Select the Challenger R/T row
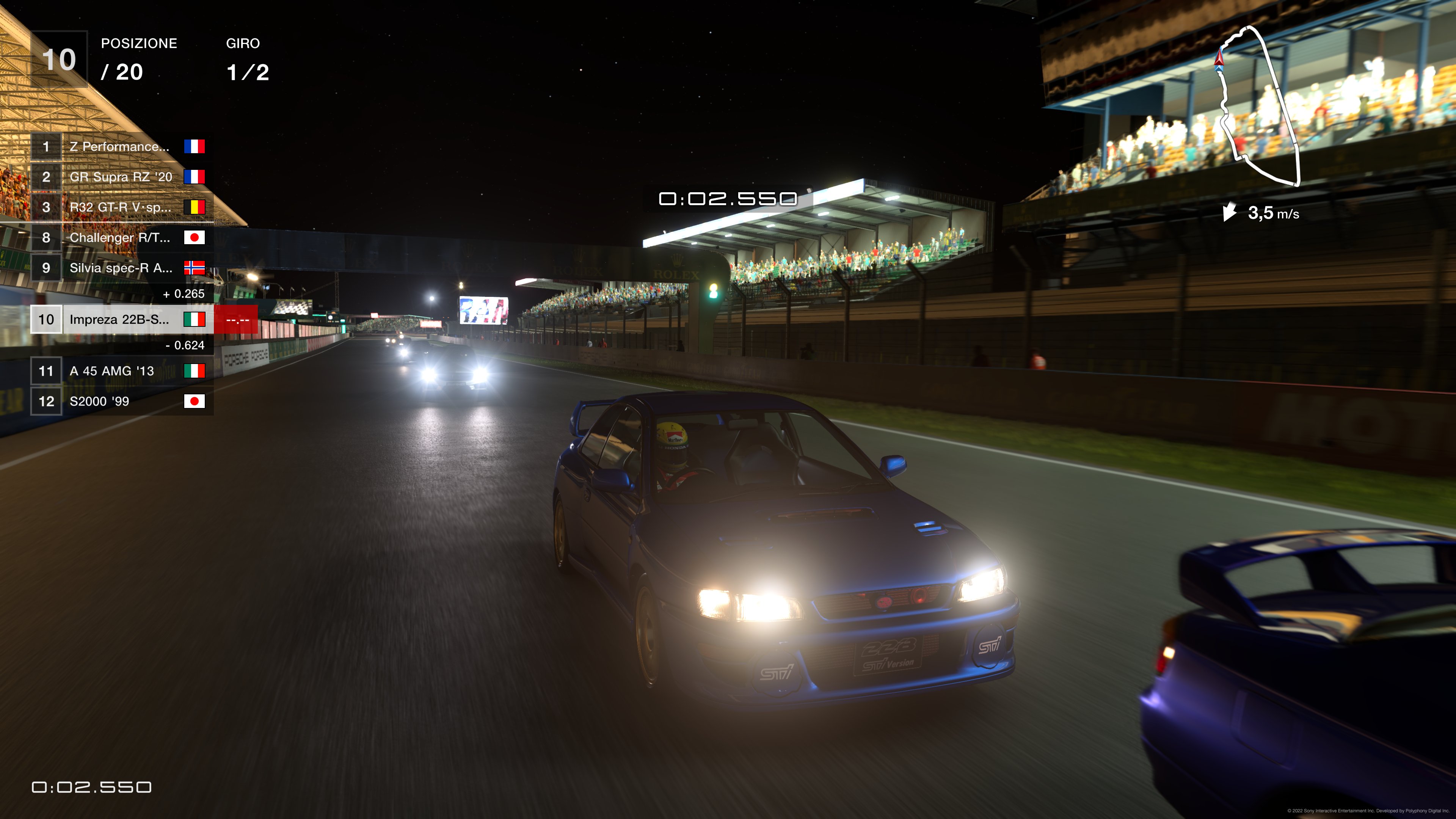This screenshot has height=819, width=1456. tap(121, 238)
